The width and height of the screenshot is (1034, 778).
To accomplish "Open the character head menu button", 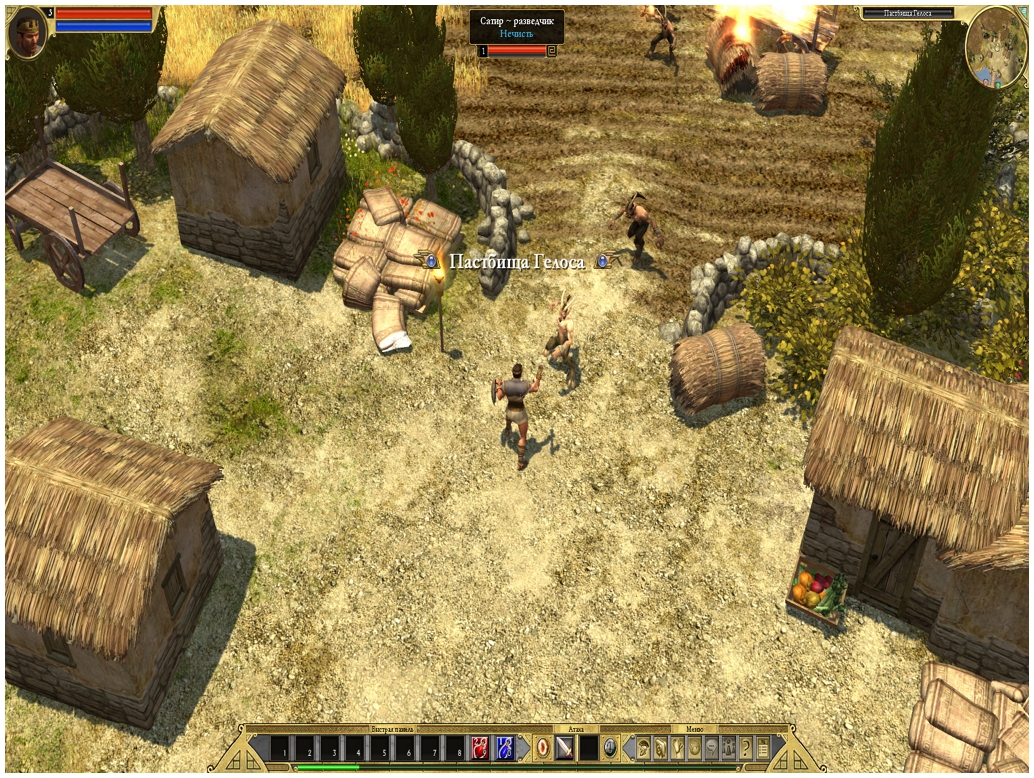I will 643,748.
